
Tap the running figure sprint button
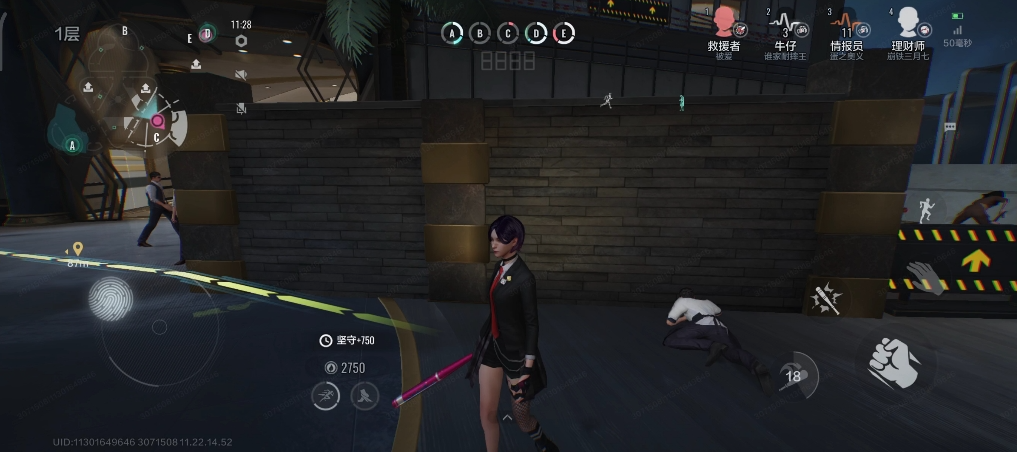coord(925,208)
